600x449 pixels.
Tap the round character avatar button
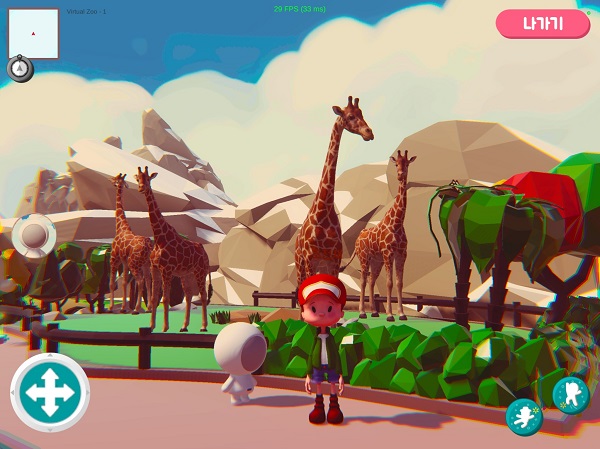click(34, 236)
